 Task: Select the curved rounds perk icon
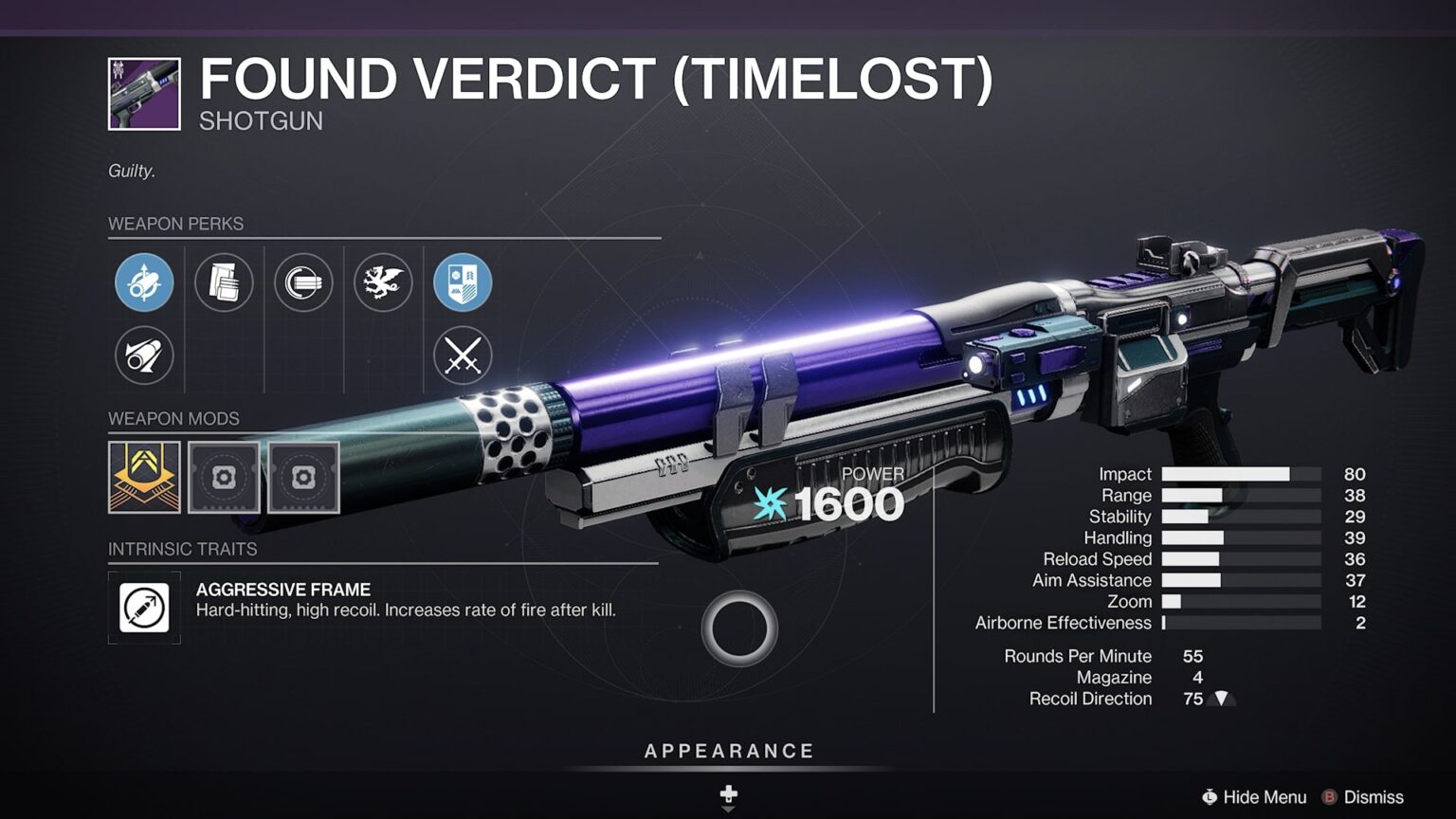click(303, 282)
